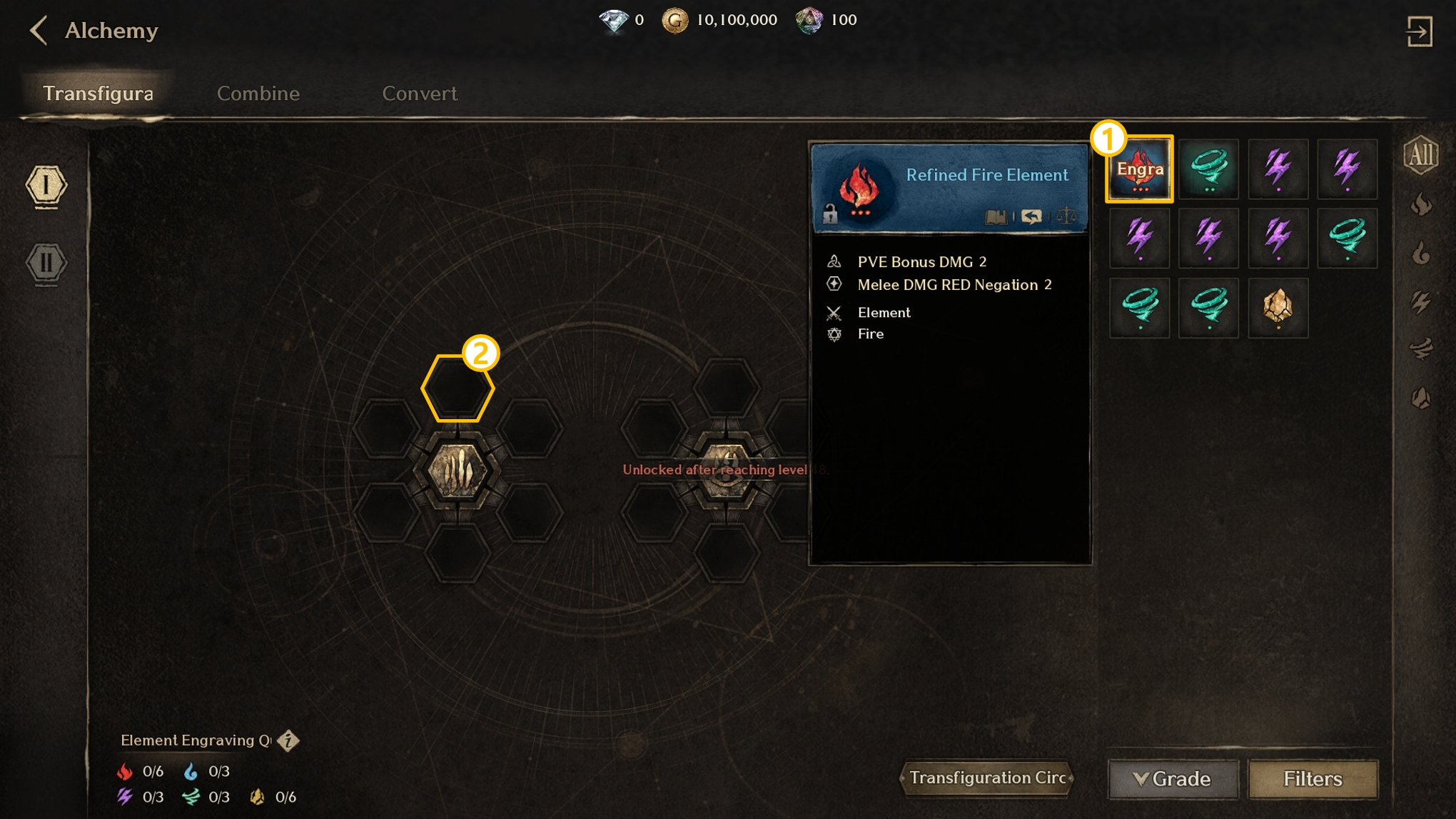Filter by lightning element icon
The height and width of the screenshot is (819, 1456).
pos(1420,302)
